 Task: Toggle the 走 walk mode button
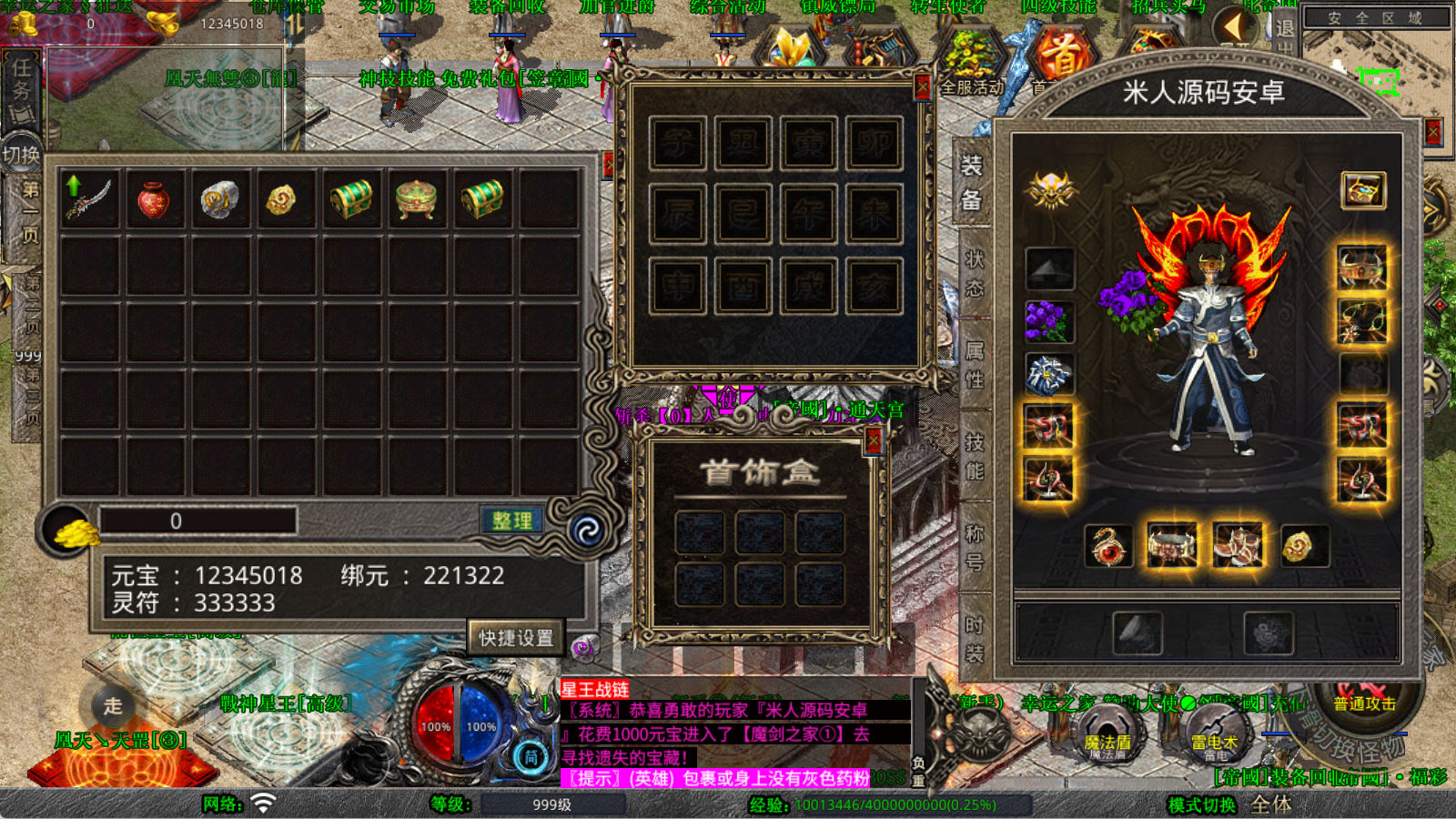point(112,705)
